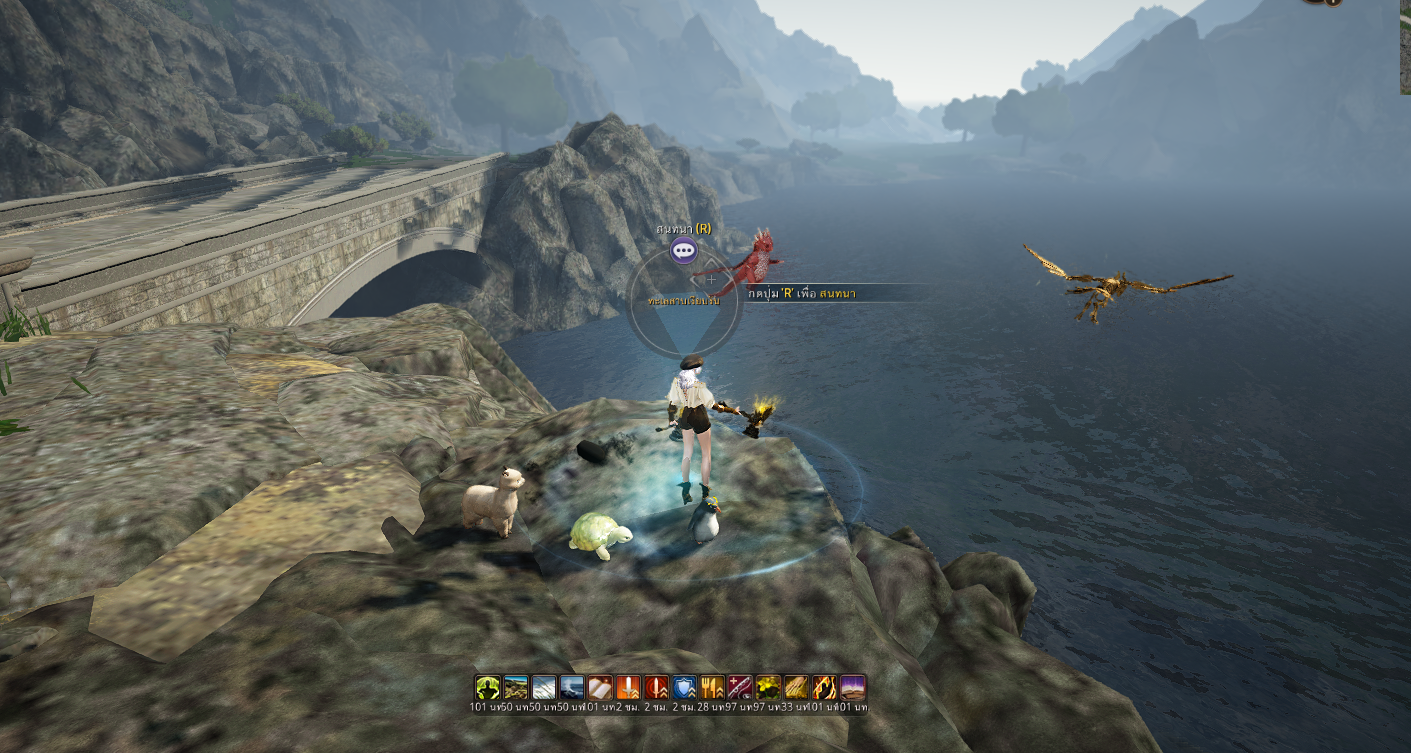Click the flaming figure buff icon
This screenshot has width=1411, height=753.
pyautogui.click(x=824, y=687)
